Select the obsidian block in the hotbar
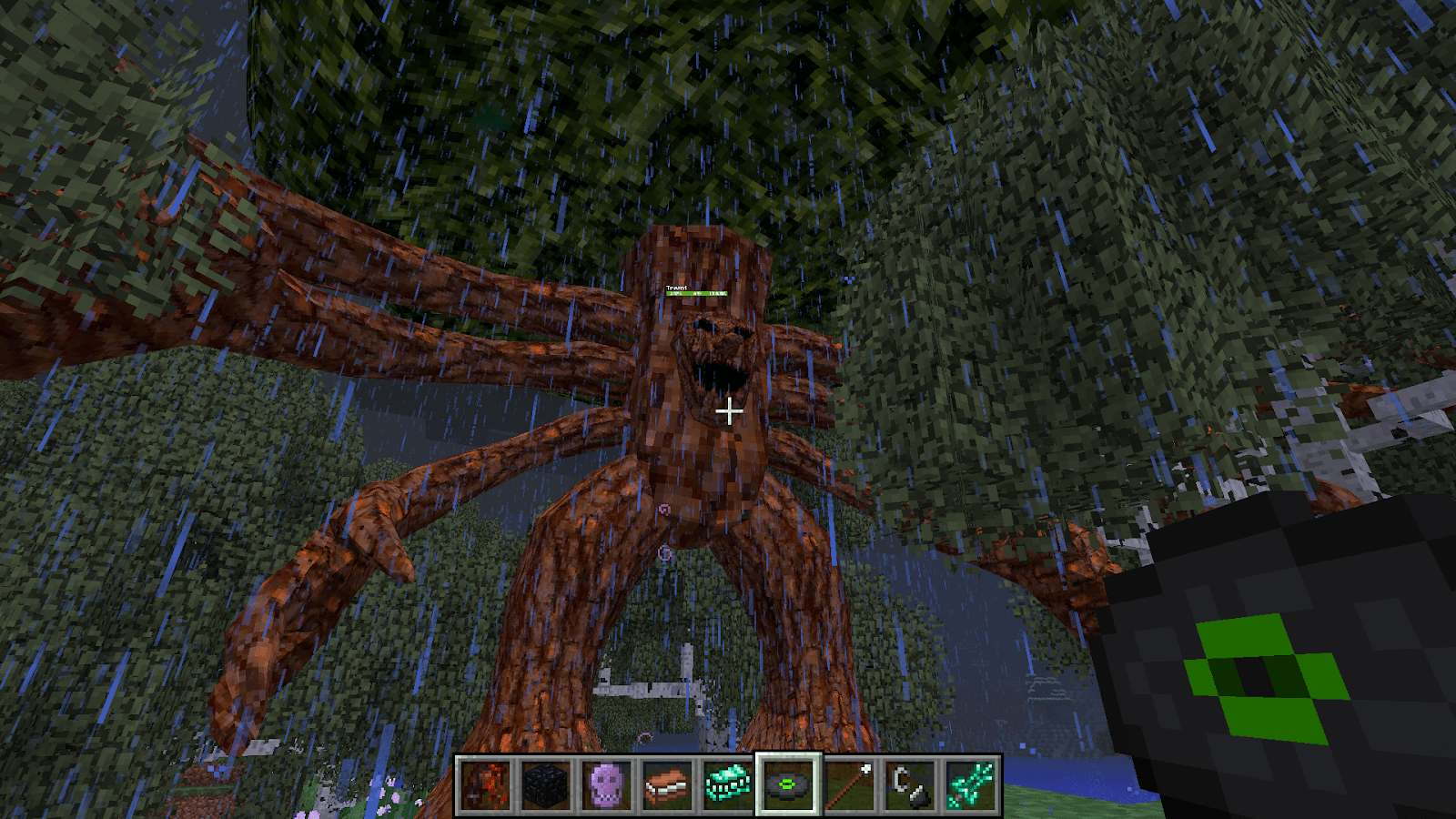 pos(544,787)
